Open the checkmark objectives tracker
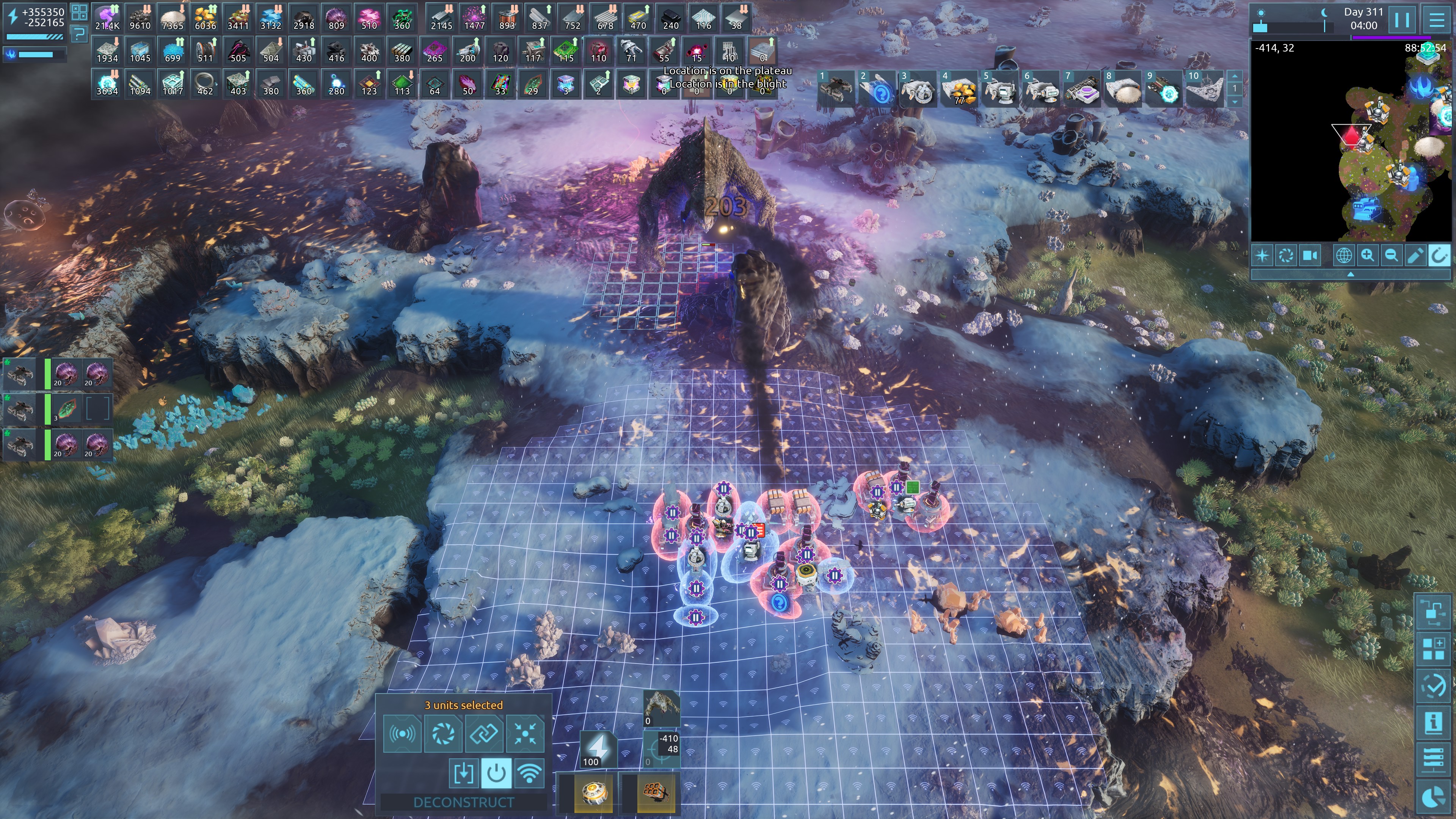The image size is (1456, 819). point(1433,686)
